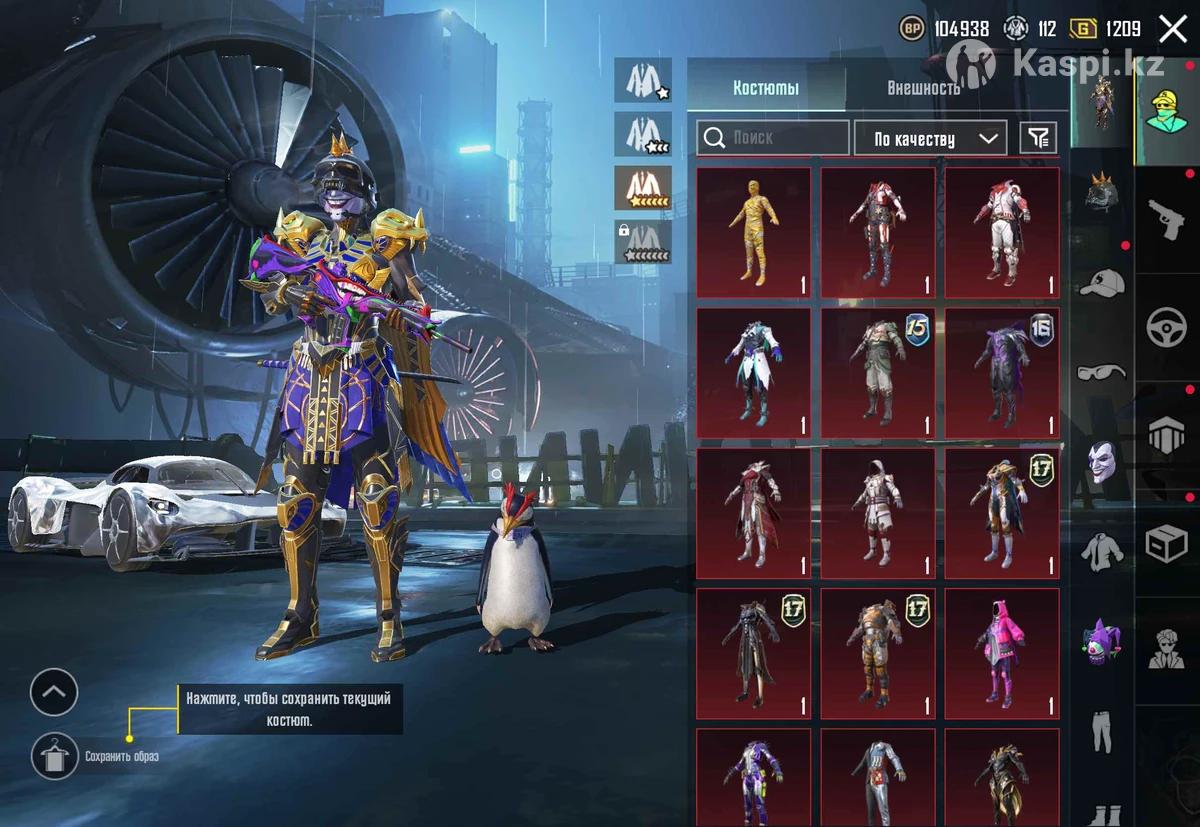
Task: Select the golden mummy costume
Action: click(753, 232)
